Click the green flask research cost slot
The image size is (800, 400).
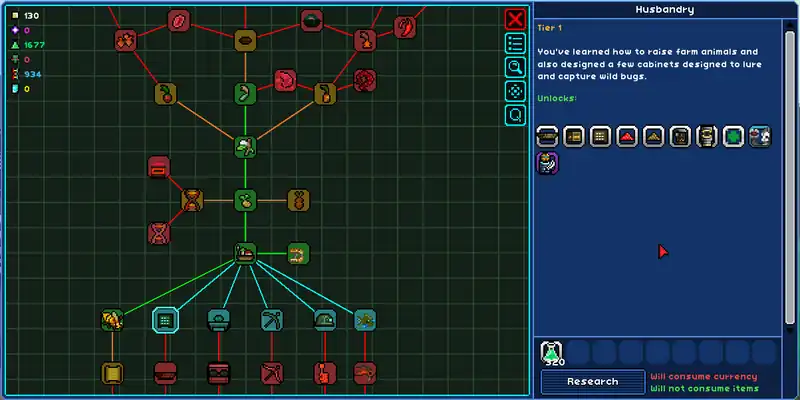point(551,352)
